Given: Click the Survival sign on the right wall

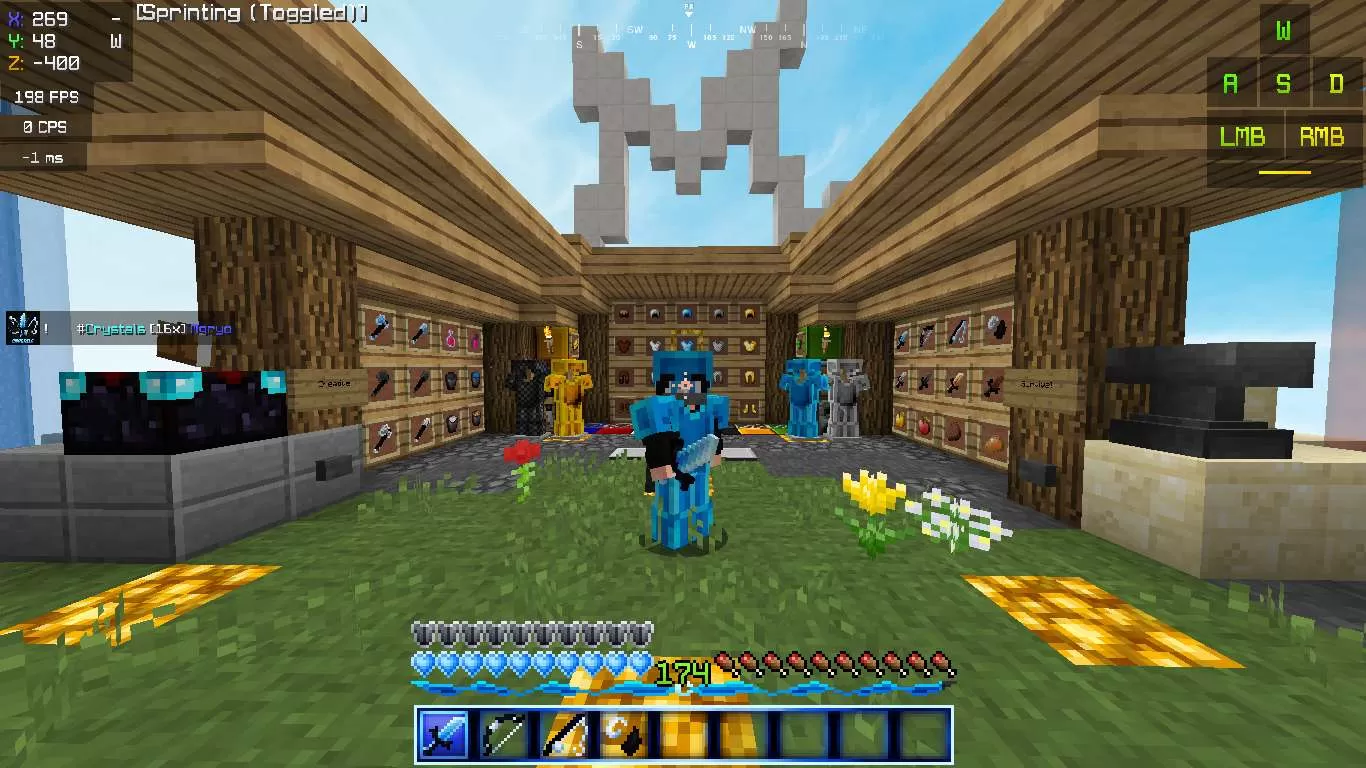Looking at the screenshot, I should point(1035,384).
